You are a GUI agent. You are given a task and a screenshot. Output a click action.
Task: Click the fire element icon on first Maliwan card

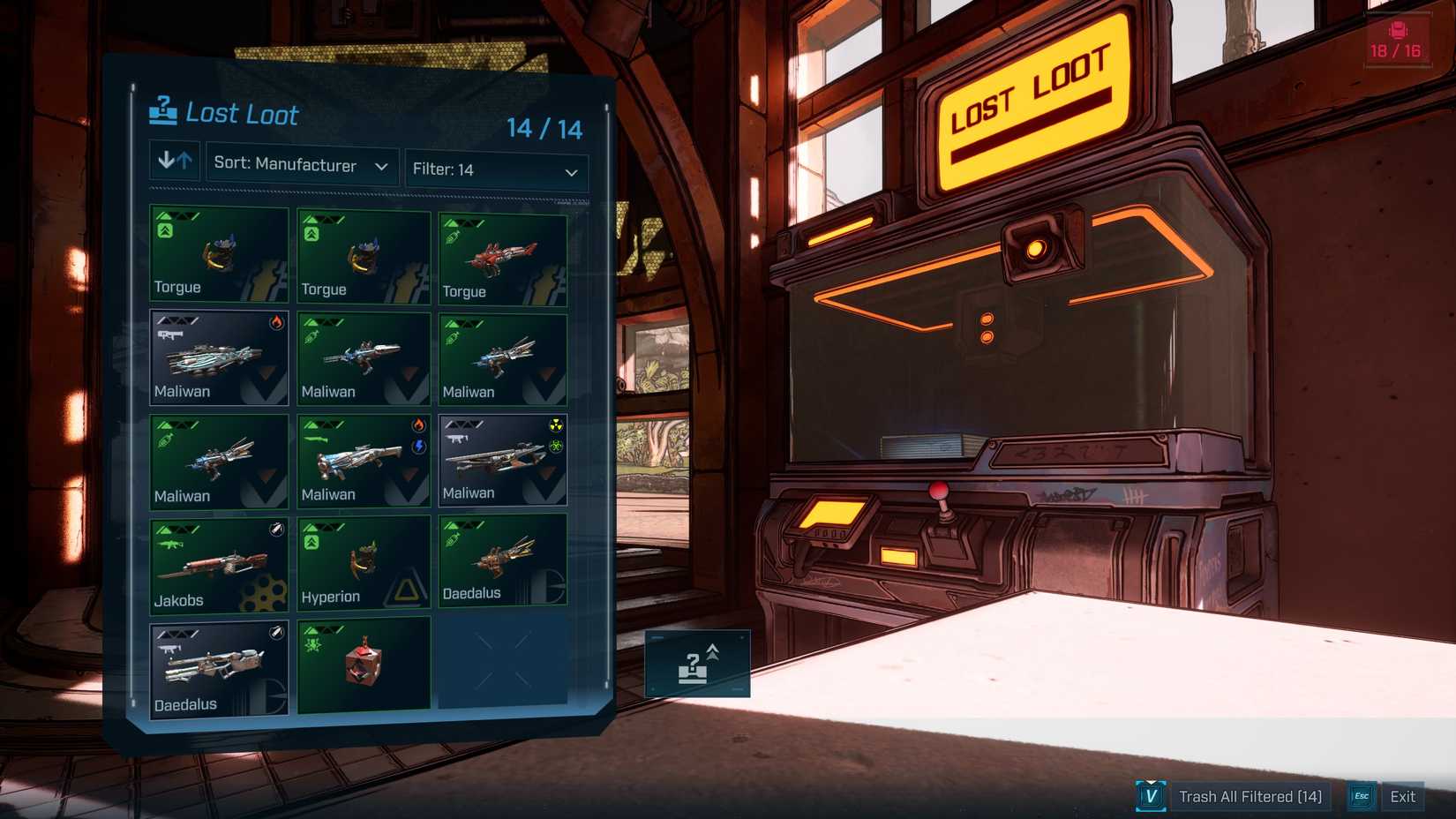[276, 323]
